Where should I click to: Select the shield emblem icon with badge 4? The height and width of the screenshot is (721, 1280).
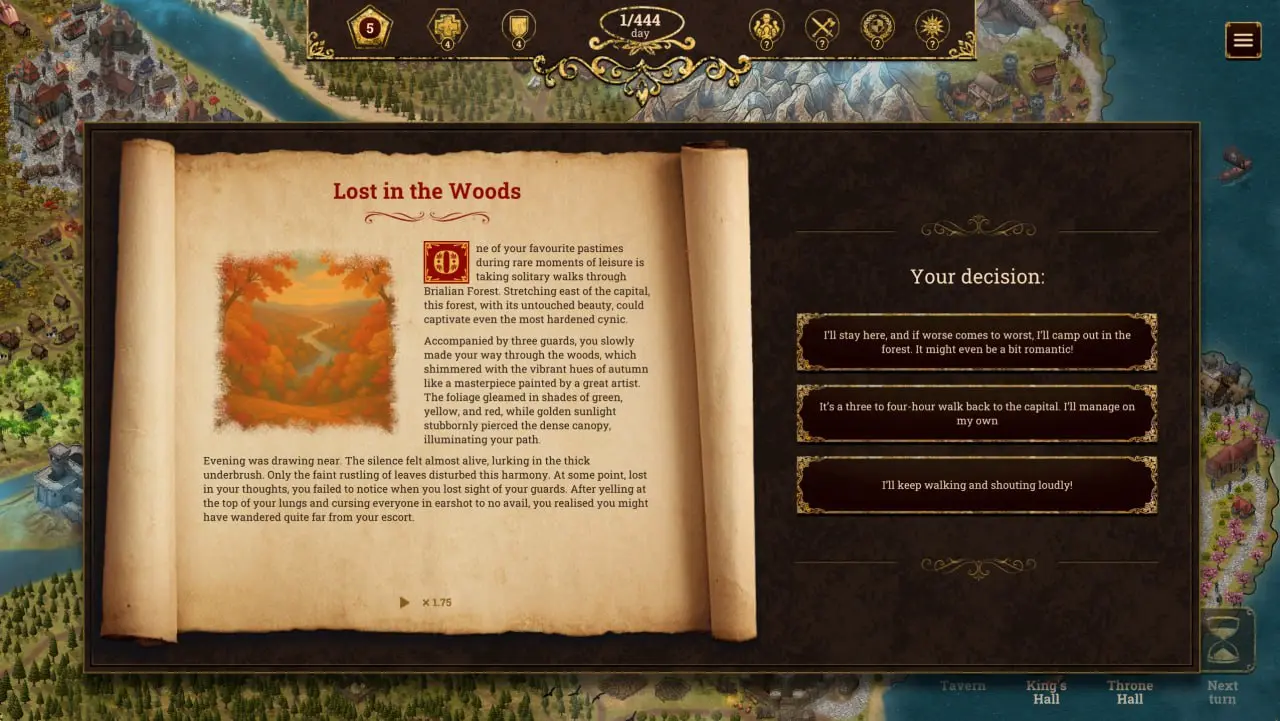pyautogui.click(x=518, y=27)
